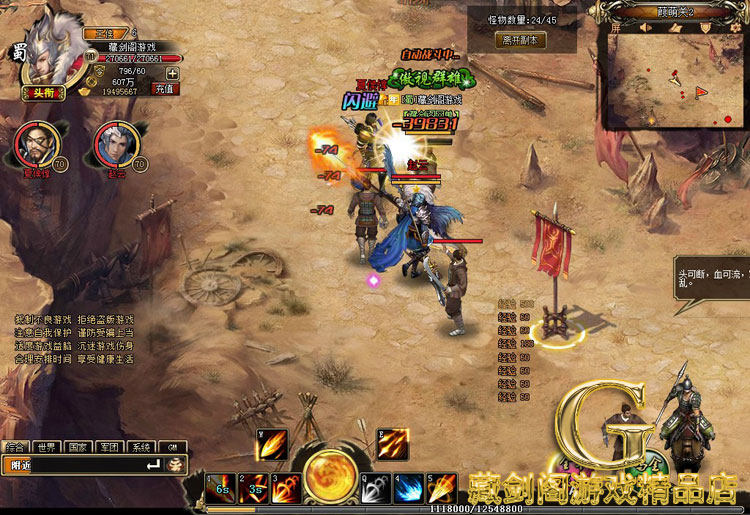750x515 pixels.
Task: Click the 离开副本 leave dungeon button
Action: tap(520, 40)
